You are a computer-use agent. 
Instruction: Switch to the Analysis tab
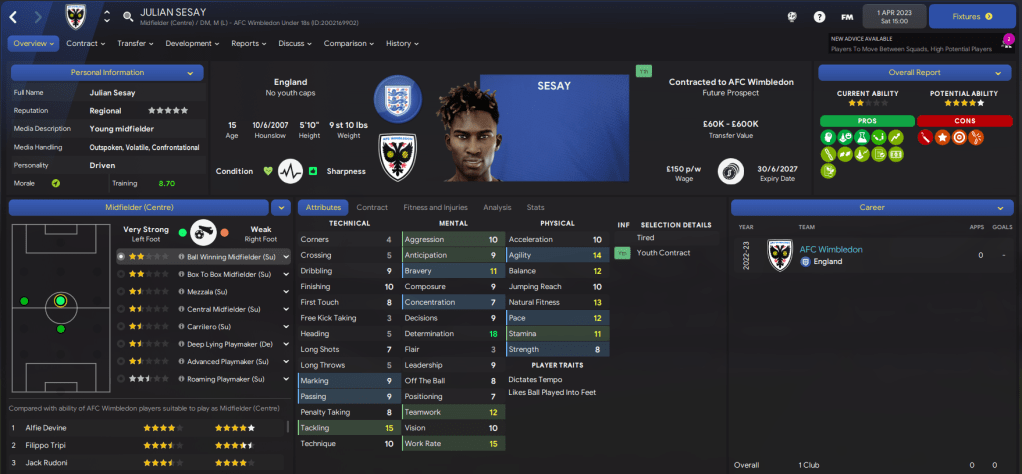point(497,207)
